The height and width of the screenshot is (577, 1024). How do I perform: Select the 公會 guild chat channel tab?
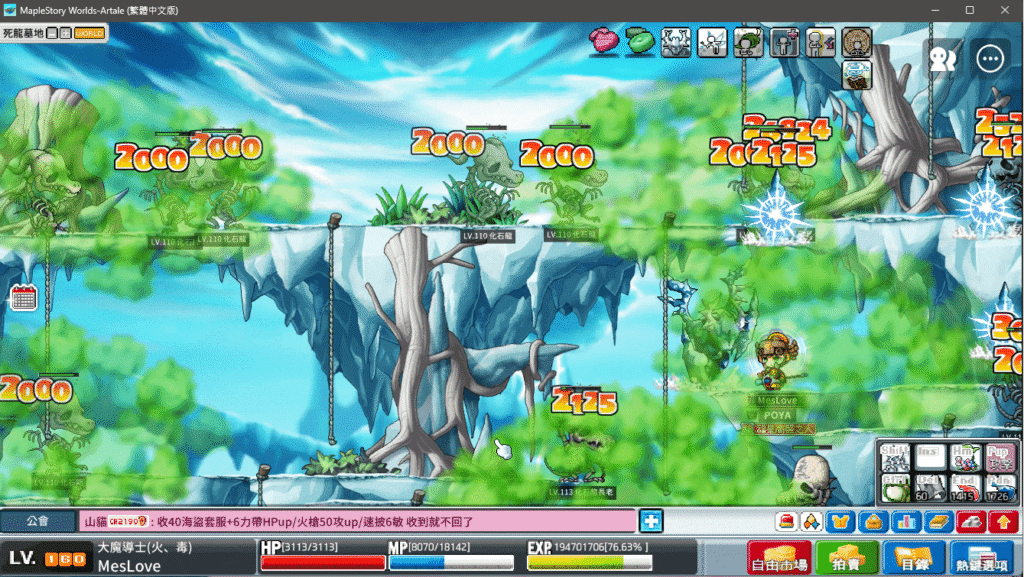(38, 521)
